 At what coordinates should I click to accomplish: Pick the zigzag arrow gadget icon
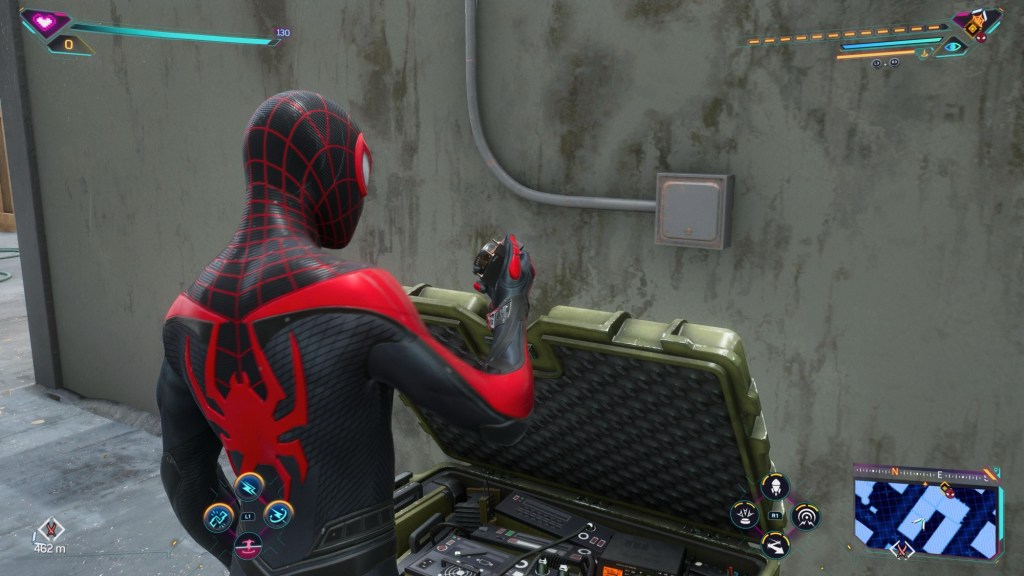[x=775, y=545]
